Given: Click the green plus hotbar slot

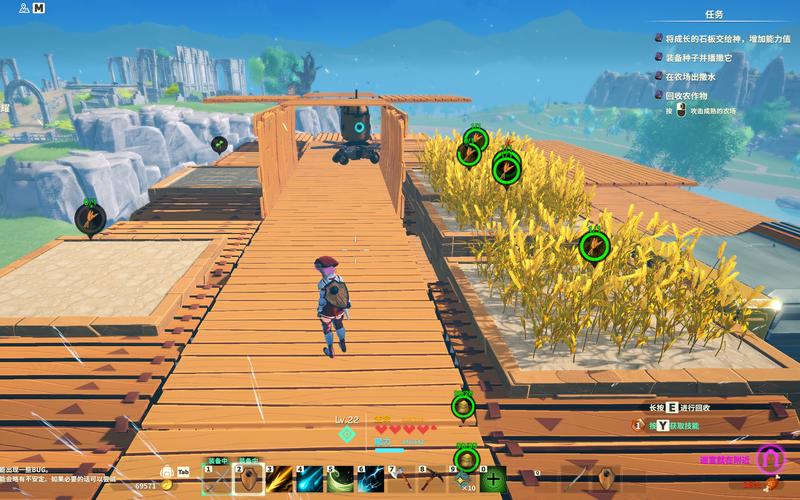Looking at the screenshot, I should click(493, 482).
